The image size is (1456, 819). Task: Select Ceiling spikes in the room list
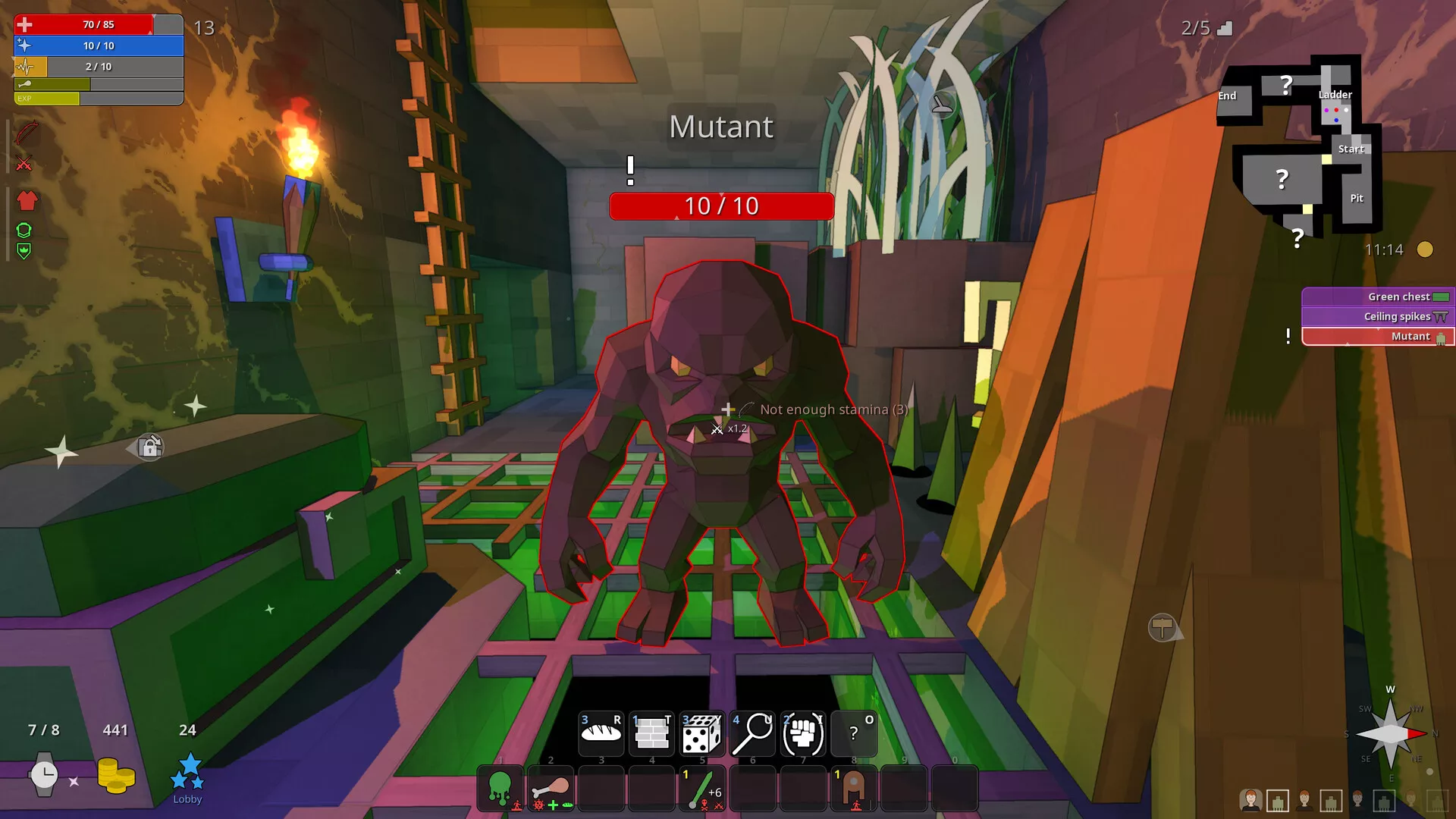tap(1378, 317)
